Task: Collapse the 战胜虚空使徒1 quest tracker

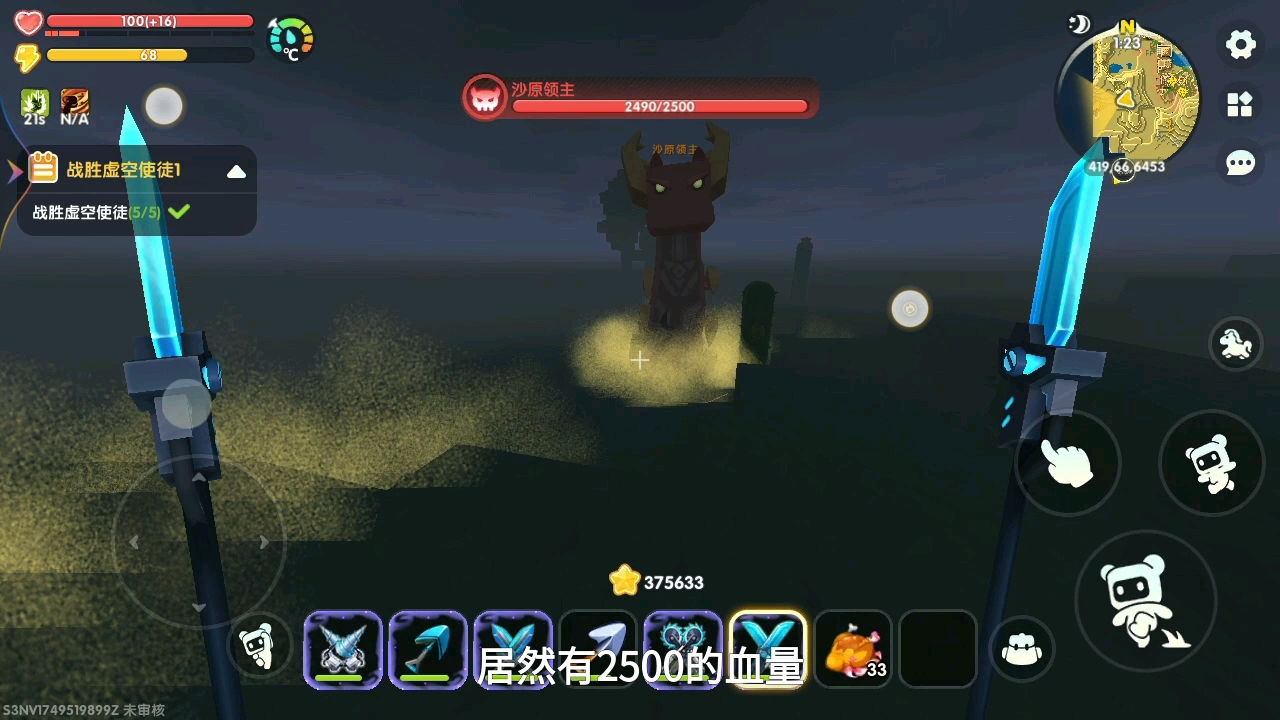Action: pyautogui.click(x=236, y=171)
